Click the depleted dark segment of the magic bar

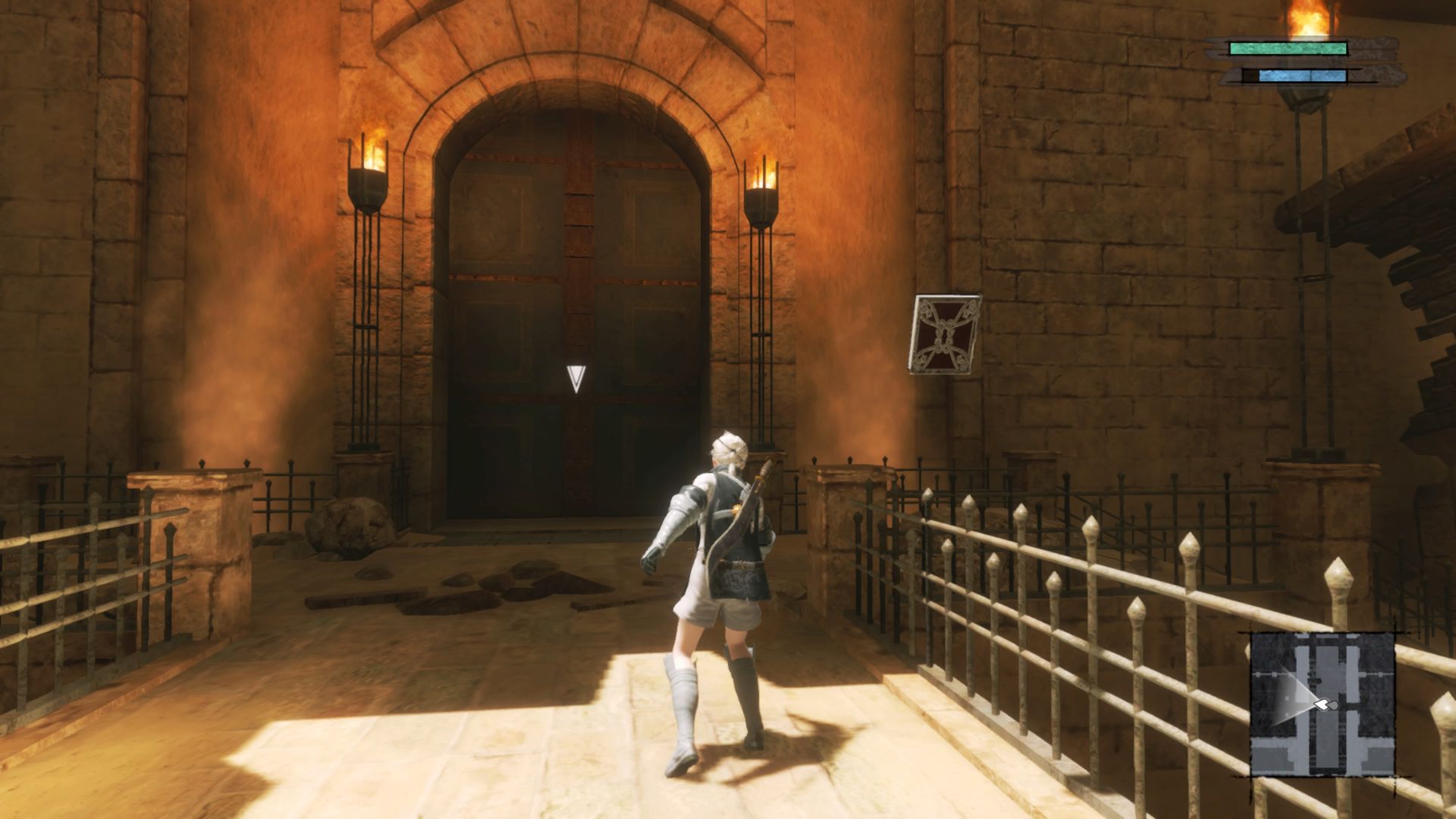(x=1248, y=74)
